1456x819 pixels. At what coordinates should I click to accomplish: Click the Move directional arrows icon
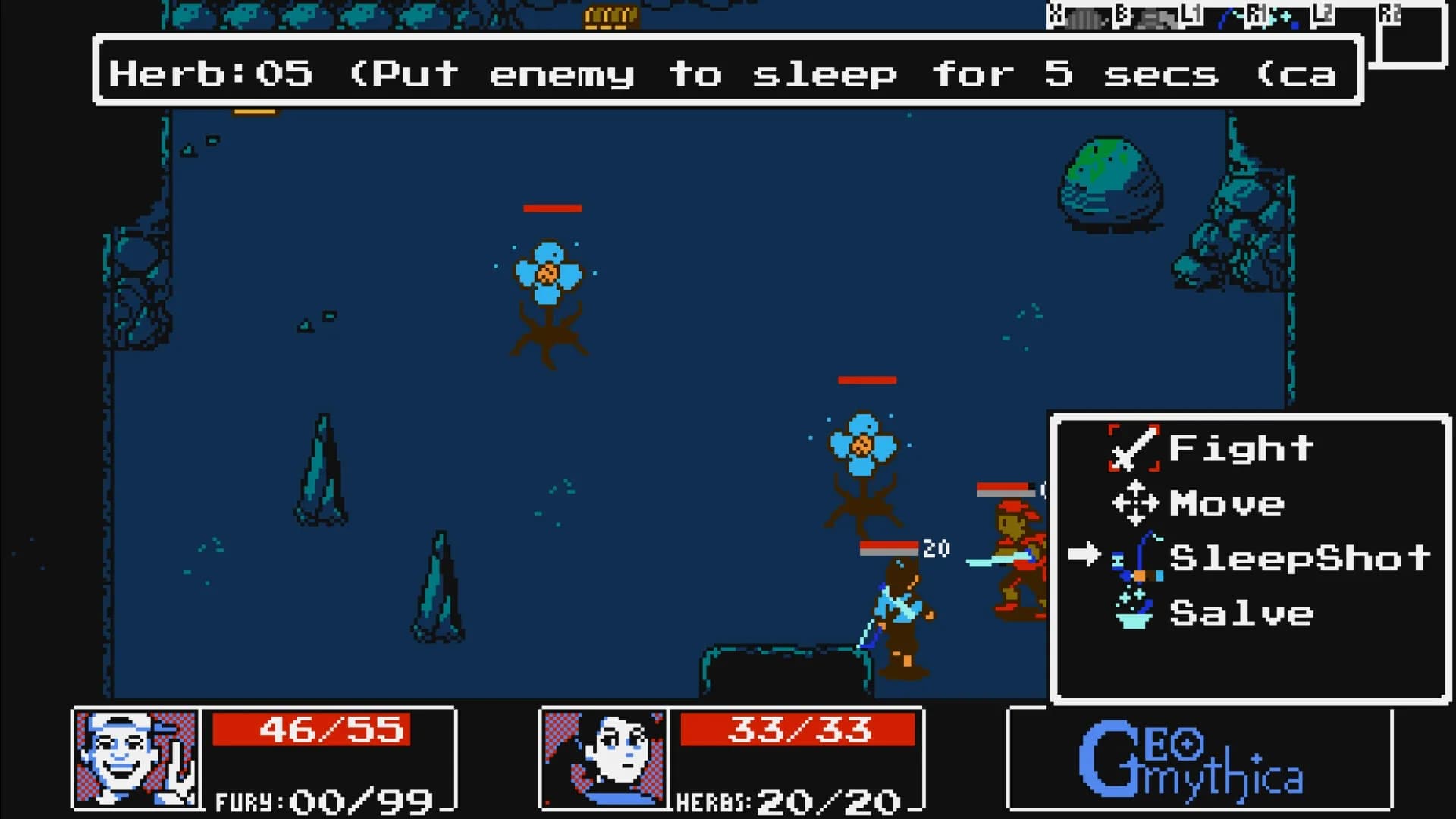tap(1135, 503)
